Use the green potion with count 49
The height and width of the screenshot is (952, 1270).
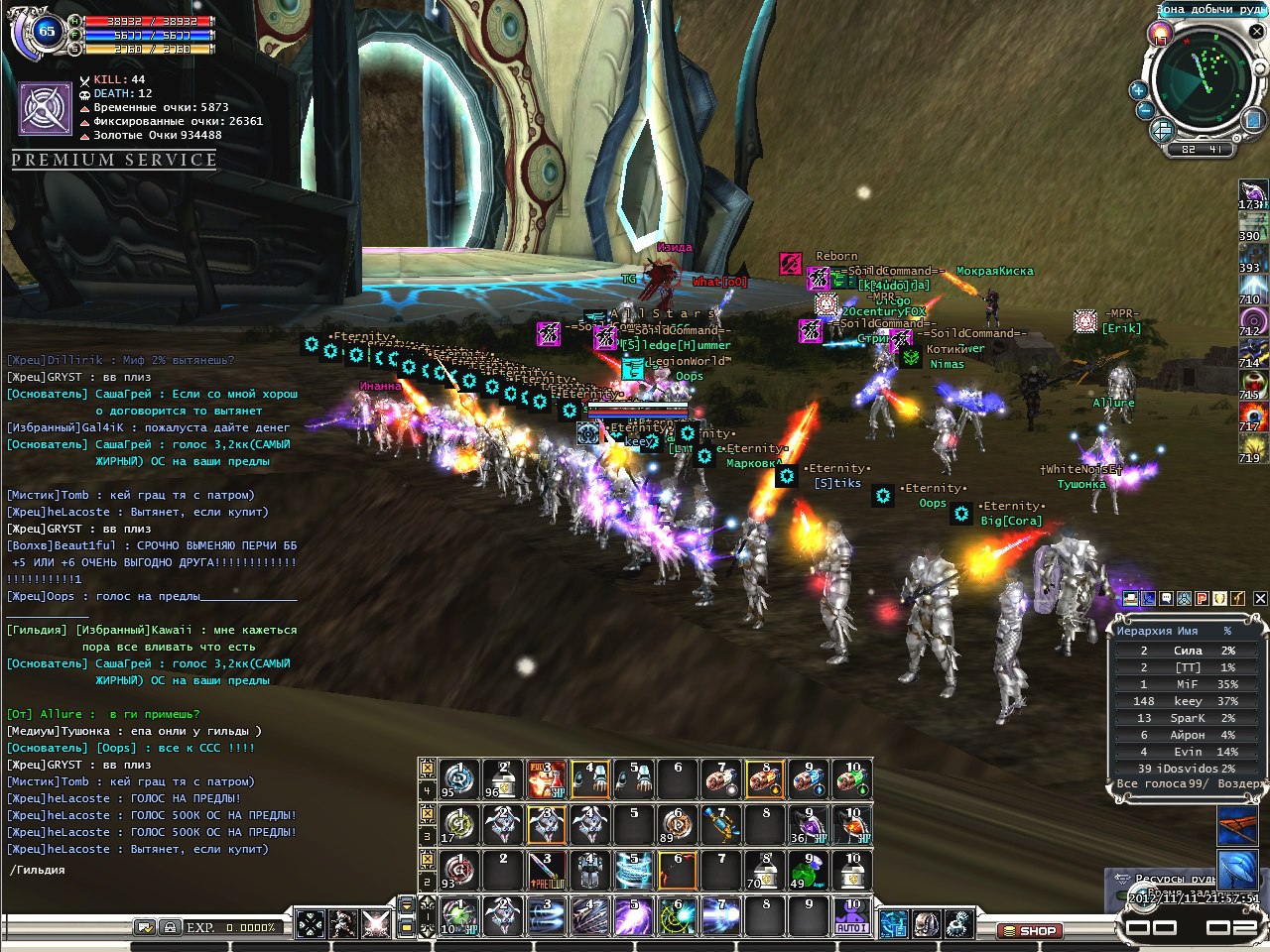808,870
